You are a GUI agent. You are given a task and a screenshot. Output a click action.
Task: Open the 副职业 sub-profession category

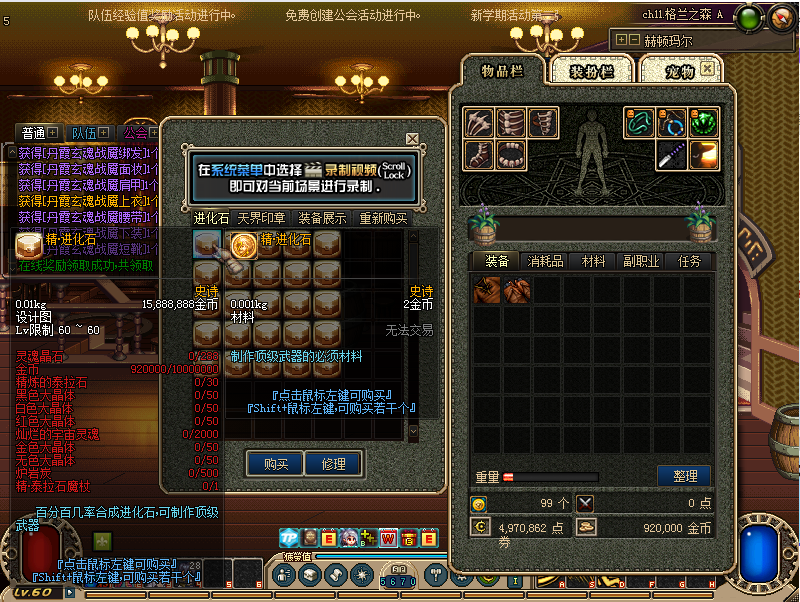click(x=641, y=261)
